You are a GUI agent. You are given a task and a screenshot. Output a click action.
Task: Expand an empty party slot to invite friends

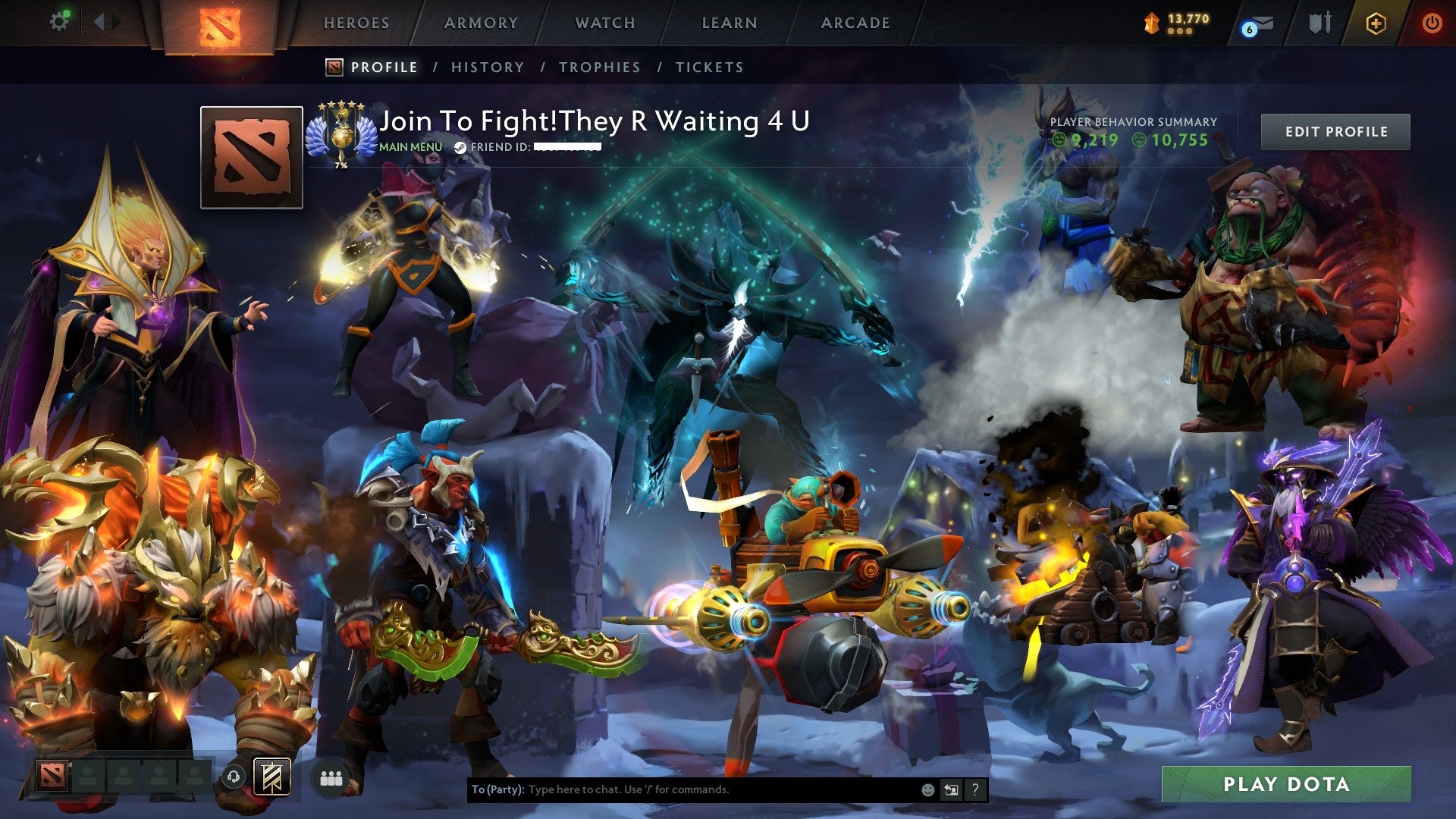[86, 777]
